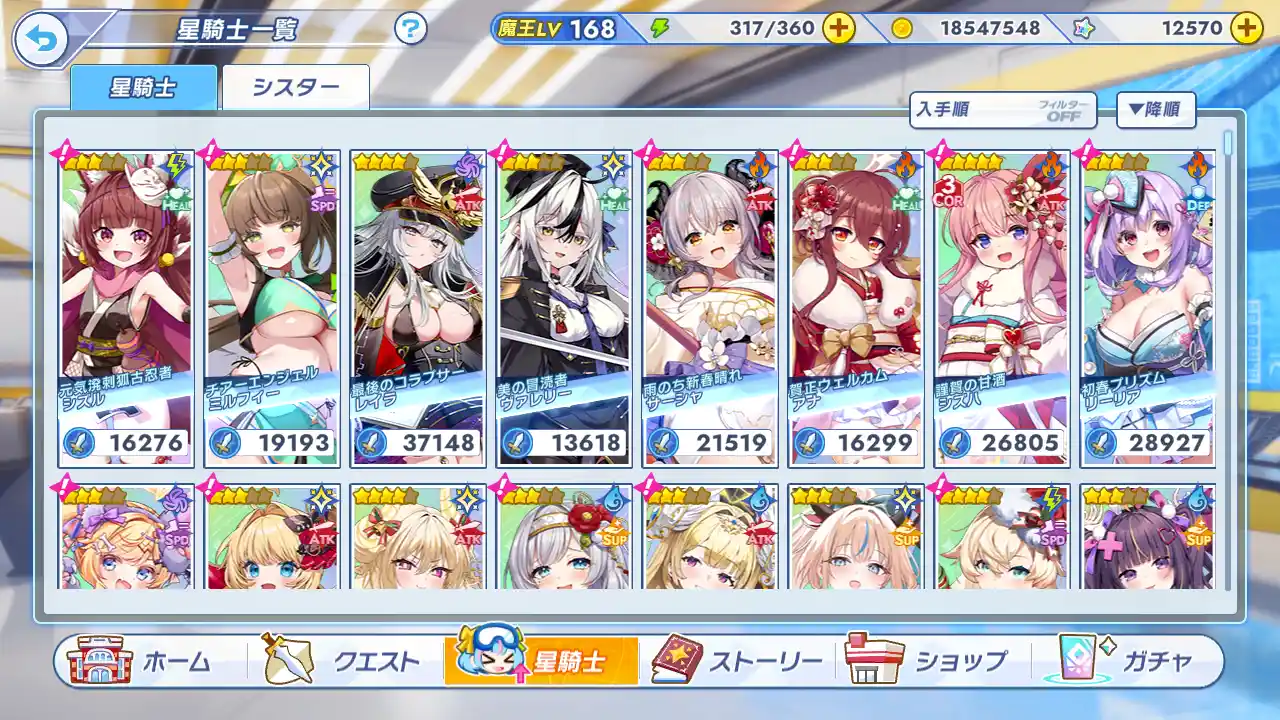This screenshot has width=1280, height=720.
Task: Select the 星騎士 tab
Action: tap(143, 88)
